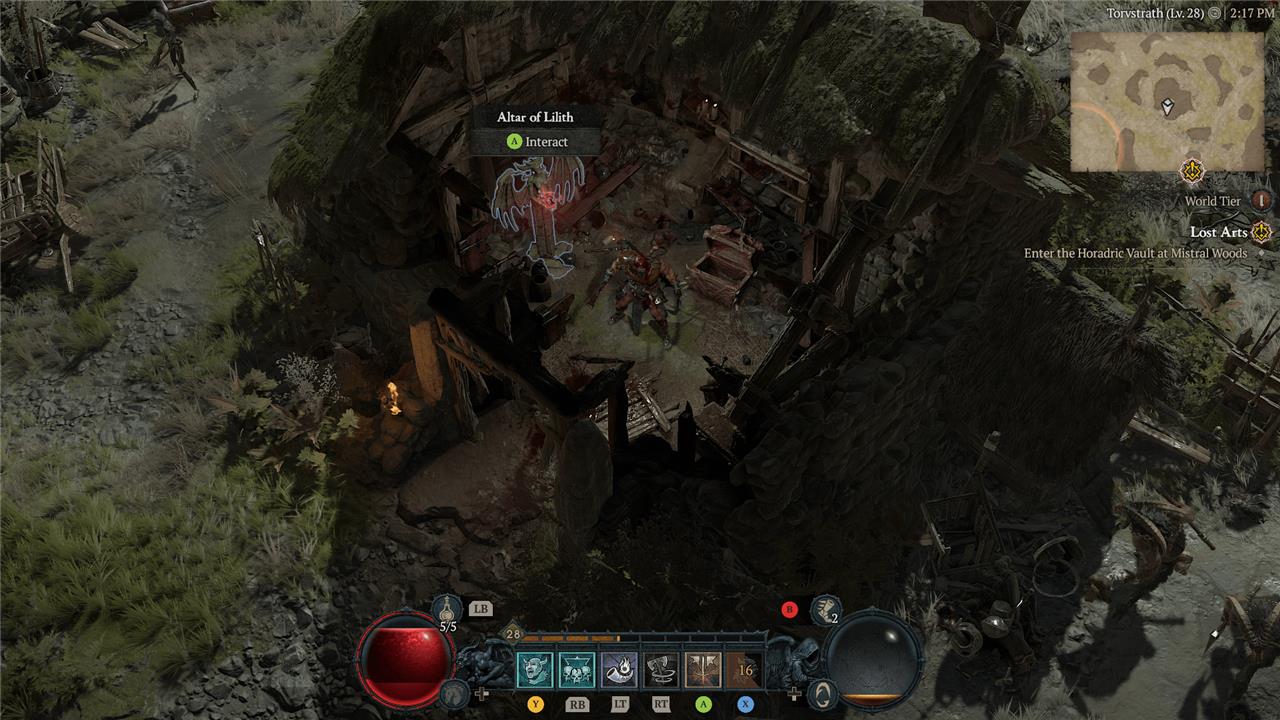Open the minimap
Viewport: 1280px width, 720px height.
[x=1166, y=100]
